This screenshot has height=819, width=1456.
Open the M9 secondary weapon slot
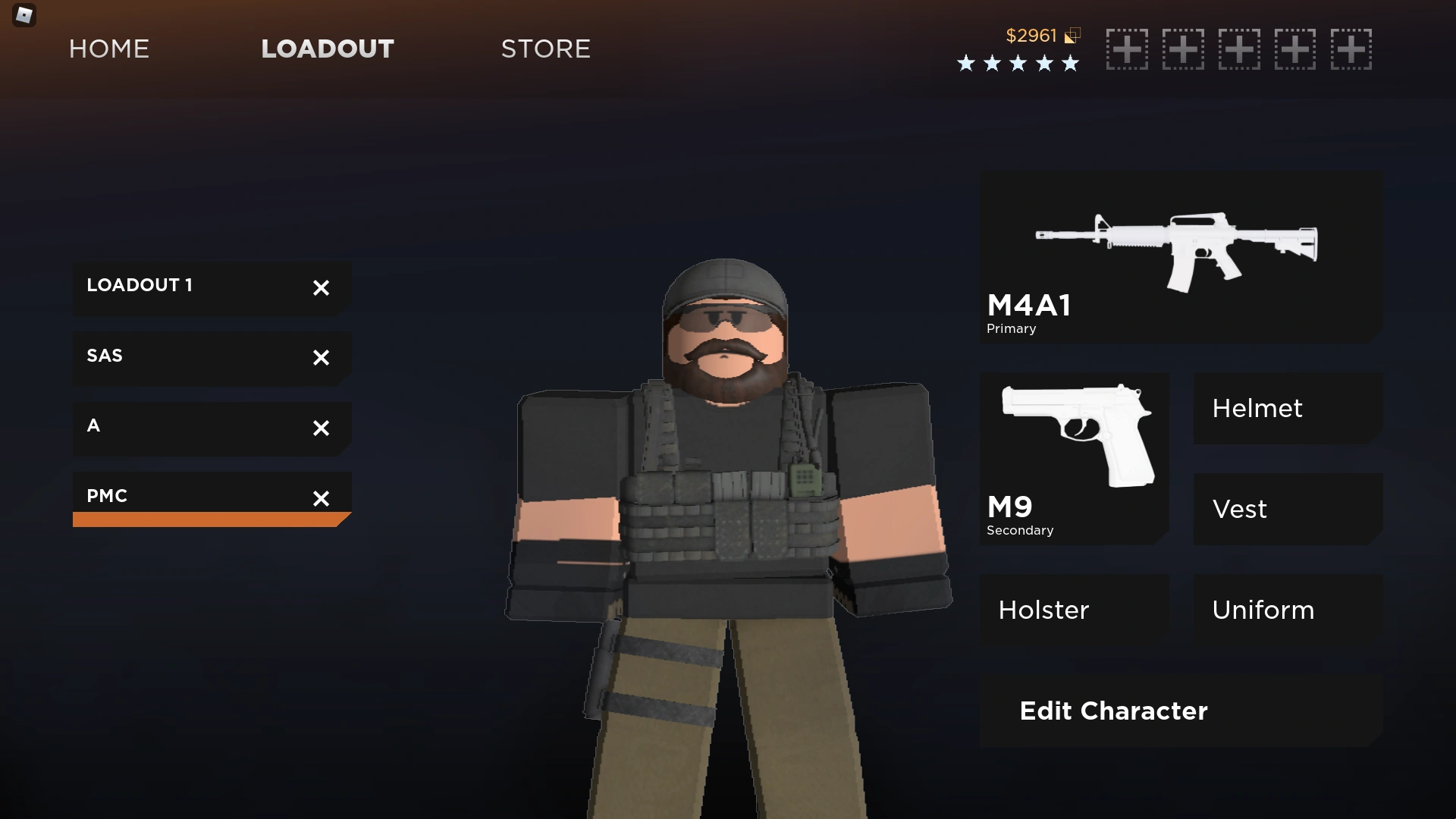click(x=1074, y=455)
